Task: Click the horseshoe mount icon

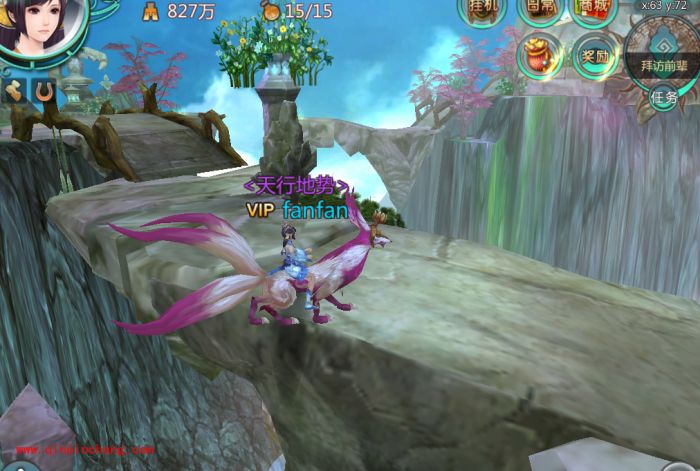Action: [43, 91]
